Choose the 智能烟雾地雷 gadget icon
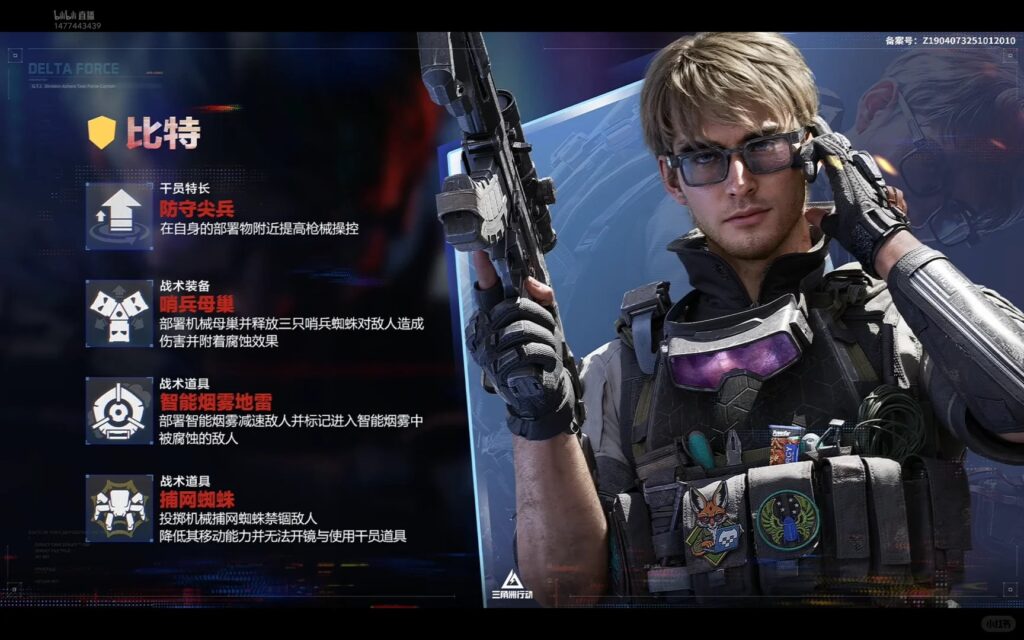 119,410
